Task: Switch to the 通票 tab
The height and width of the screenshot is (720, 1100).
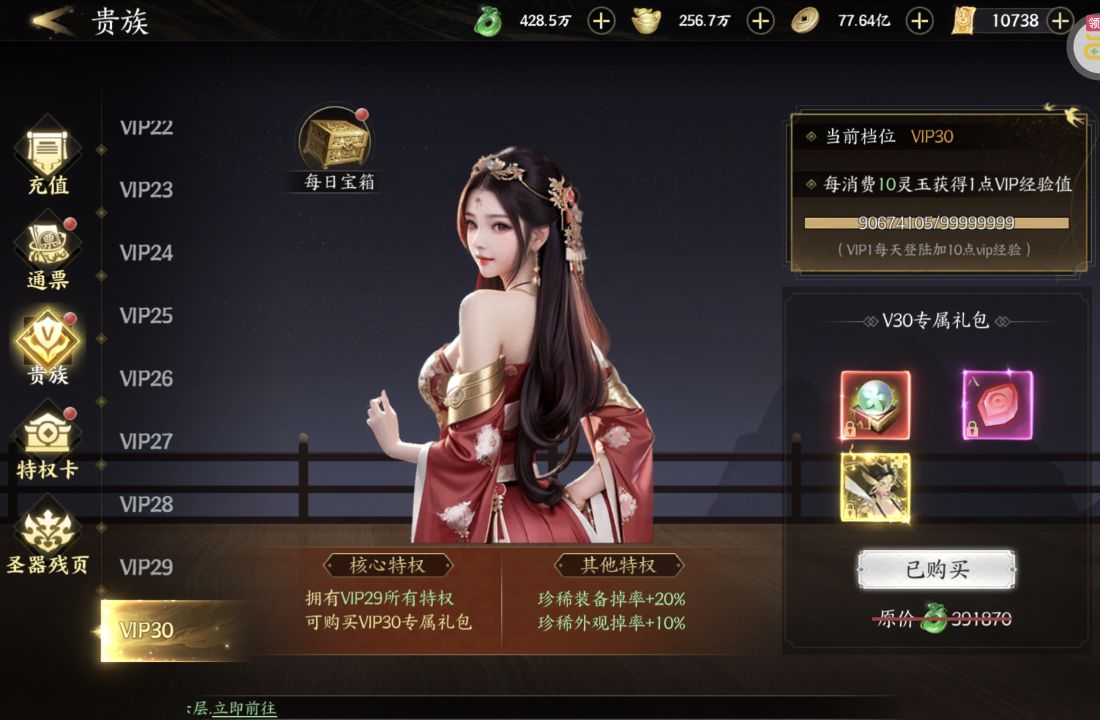Action: tap(47, 252)
